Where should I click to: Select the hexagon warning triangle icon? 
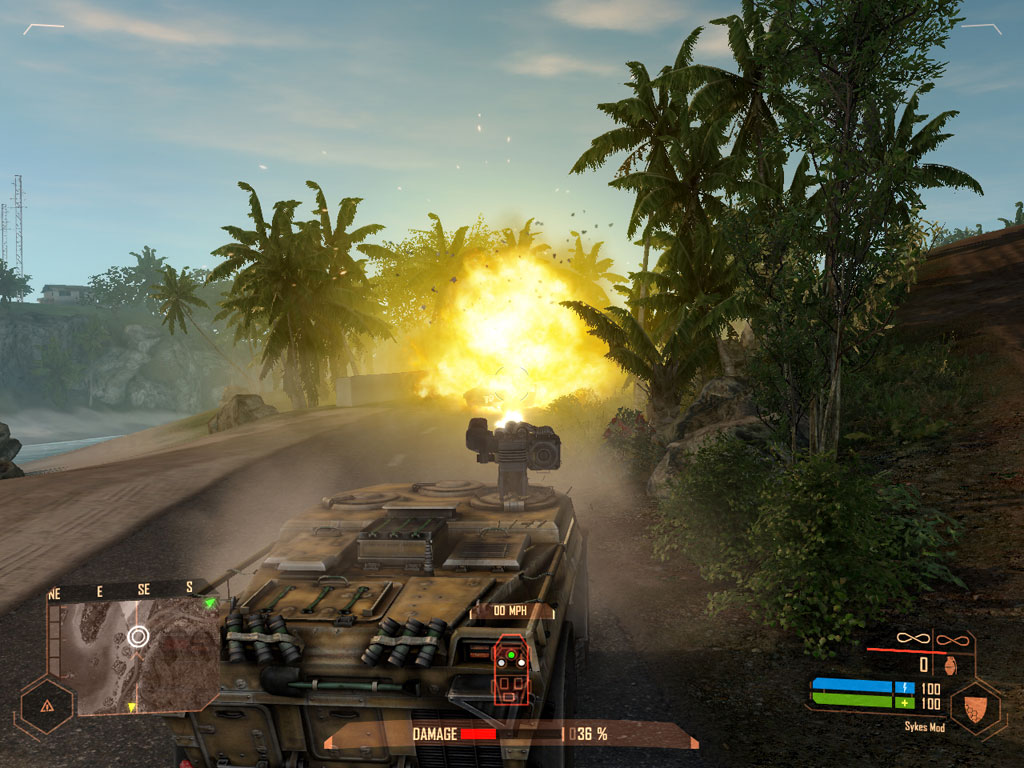[x=46, y=704]
